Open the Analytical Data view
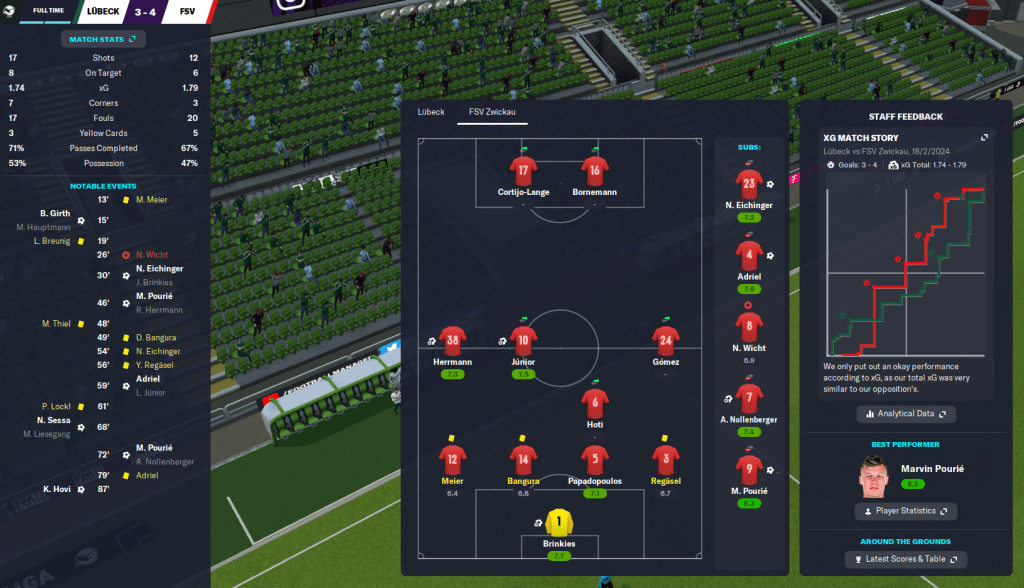The width and height of the screenshot is (1024, 588). point(906,413)
